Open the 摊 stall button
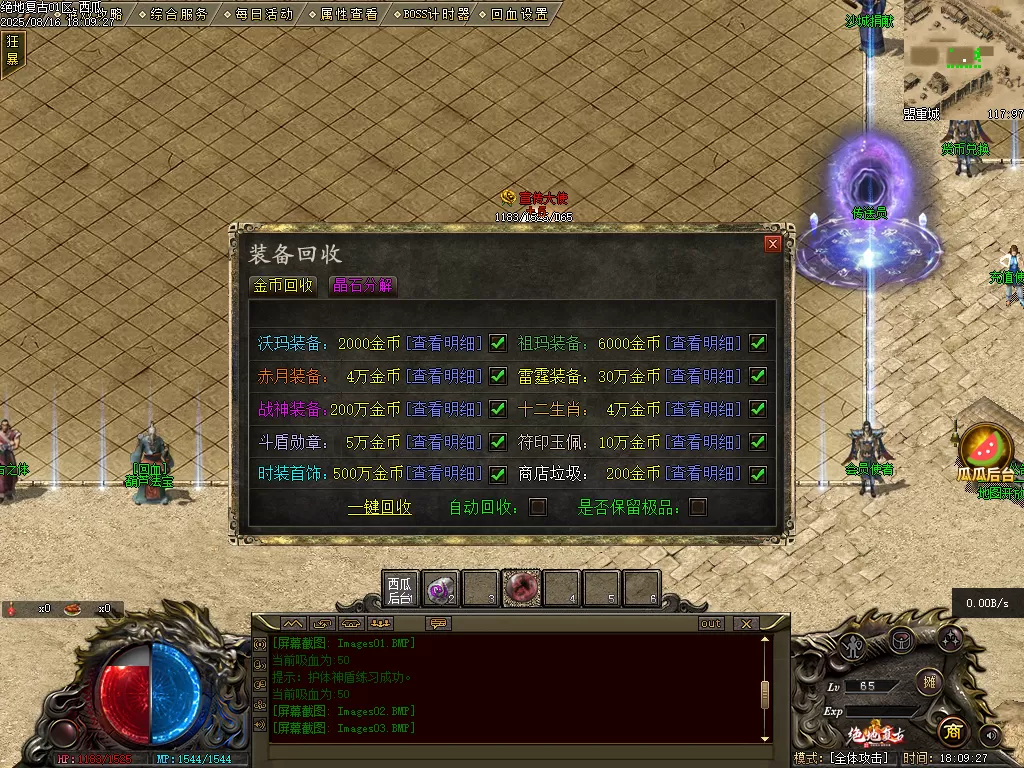1024x768 pixels. pyautogui.click(x=929, y=682)
